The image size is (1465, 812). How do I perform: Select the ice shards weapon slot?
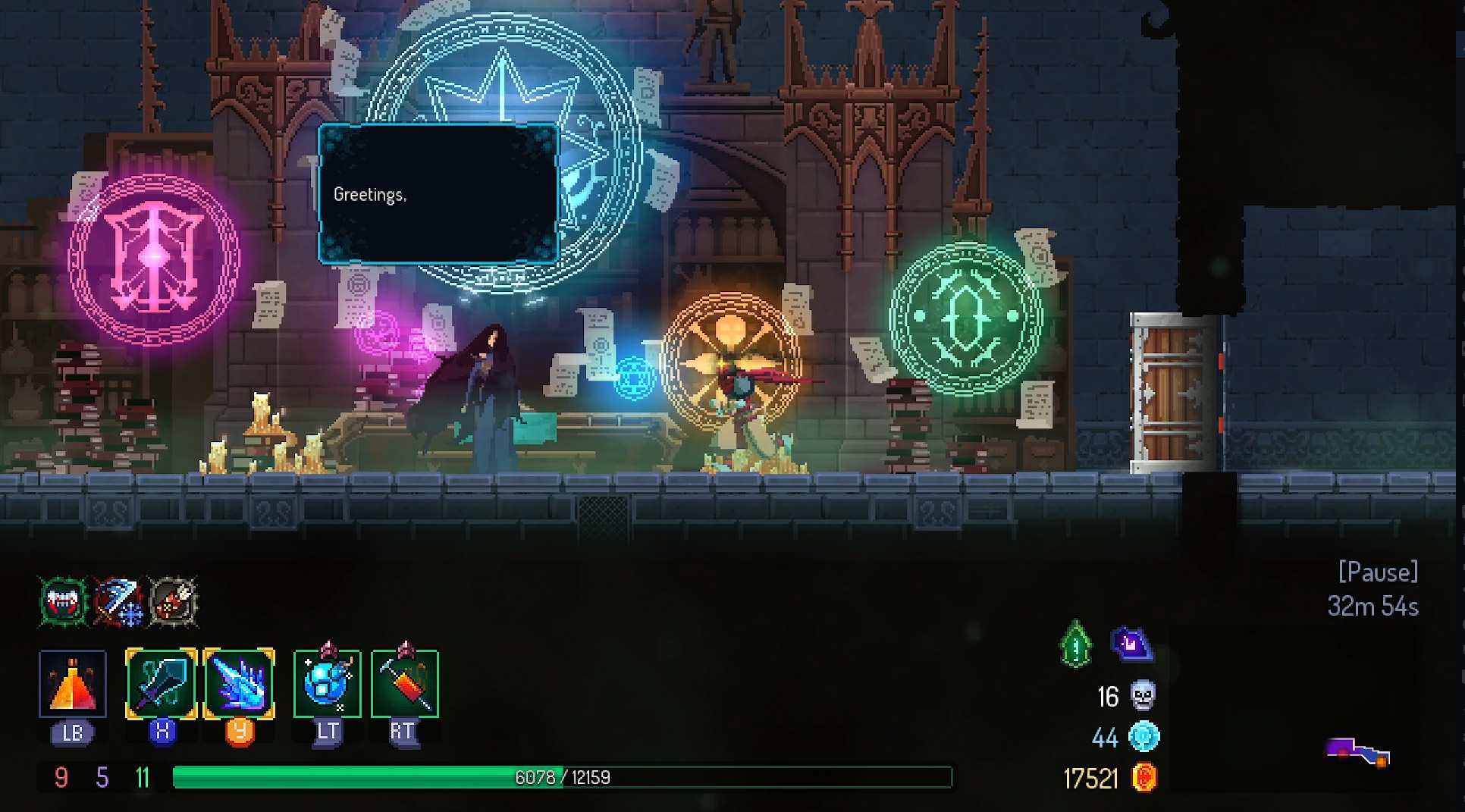[x=240, y=684]
